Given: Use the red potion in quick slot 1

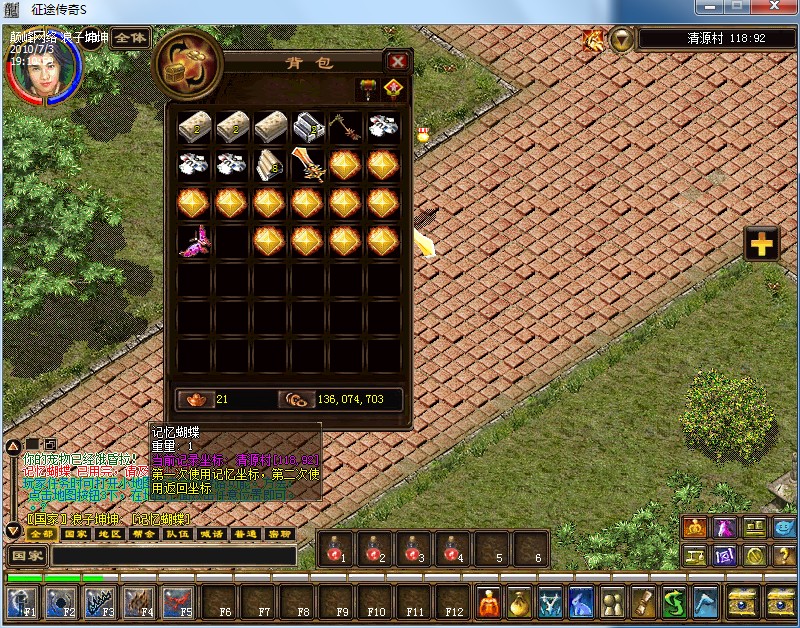Looking at the screenshot, I should click(x=335, y=548).
